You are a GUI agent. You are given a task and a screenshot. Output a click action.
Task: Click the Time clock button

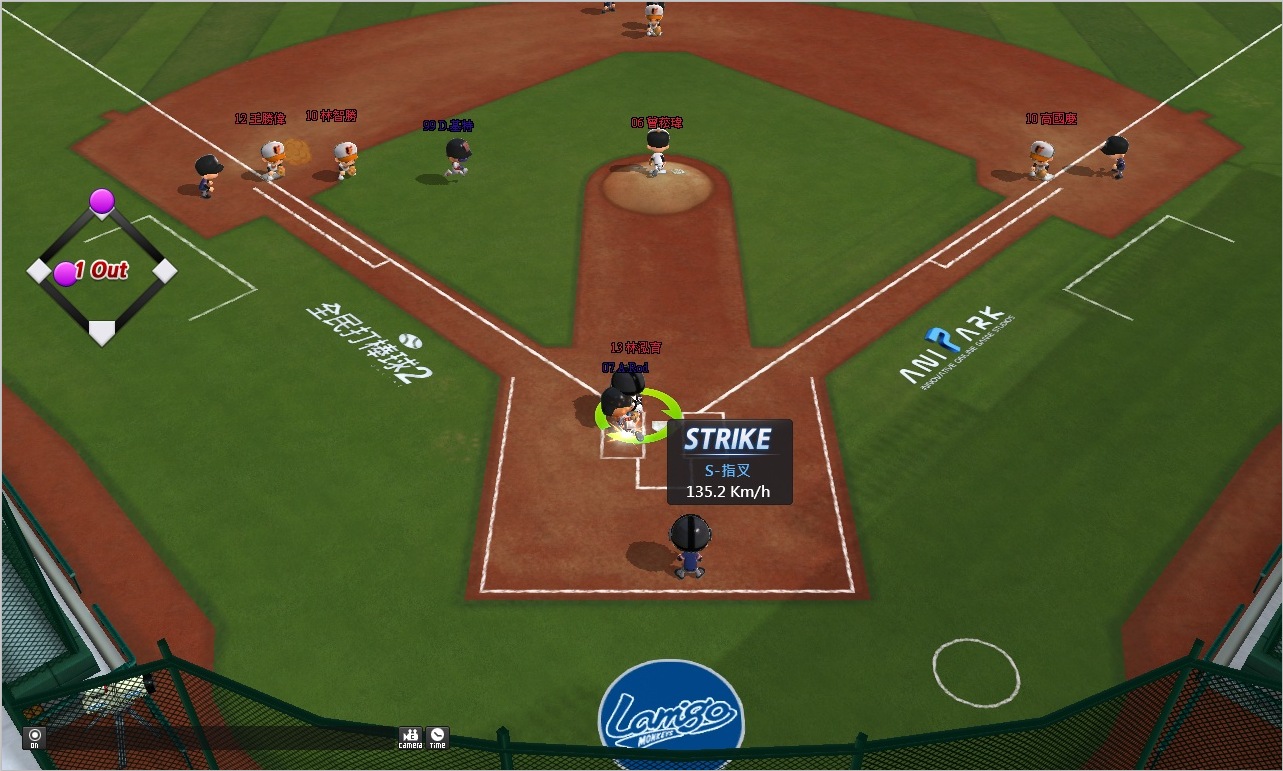tap(437, 738)
